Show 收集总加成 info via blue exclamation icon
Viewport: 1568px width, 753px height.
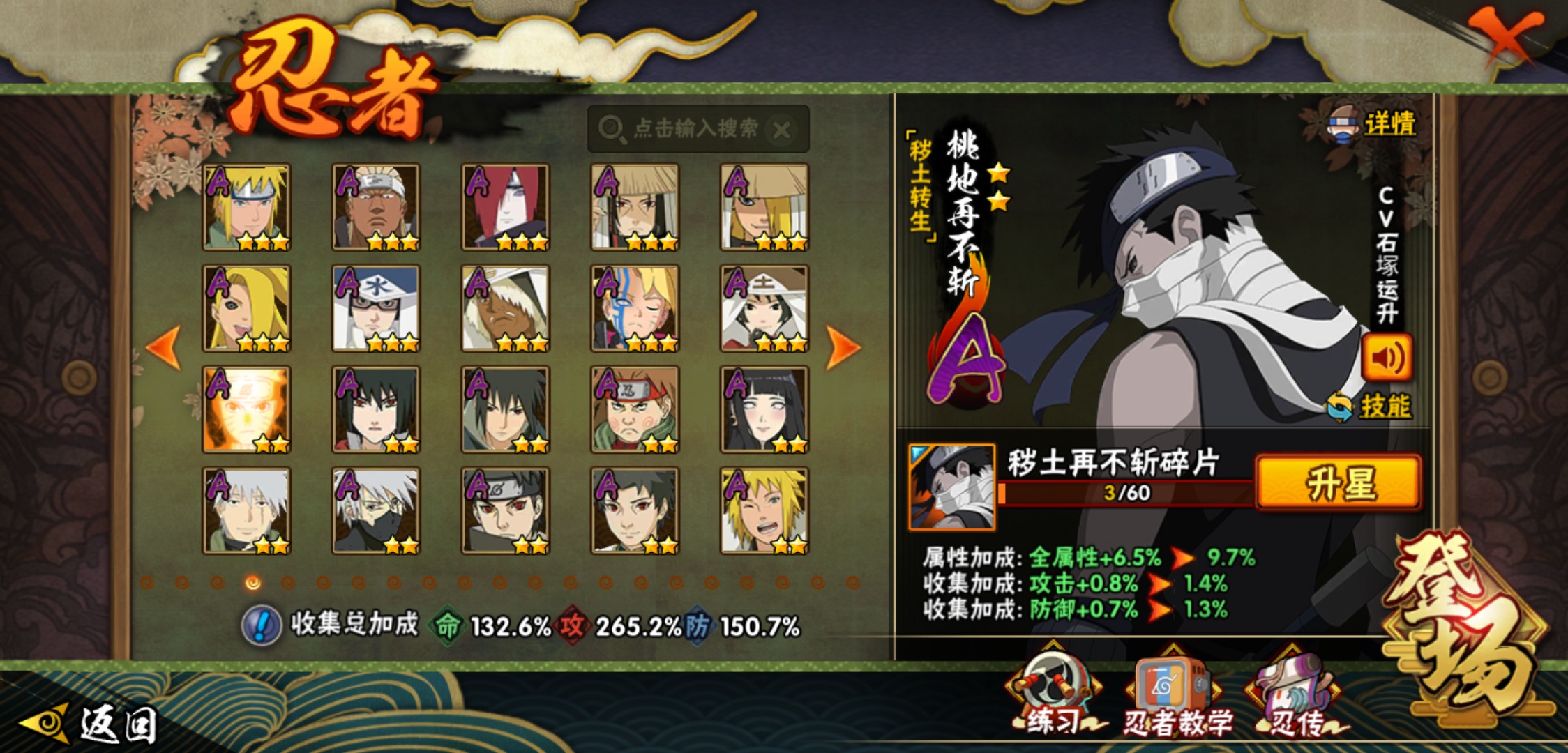tap(262, 625)
